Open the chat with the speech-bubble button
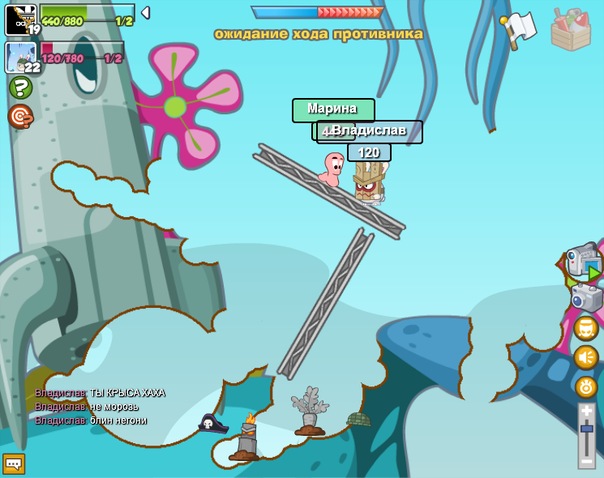604x478 pixels. (x=14, y=464)
